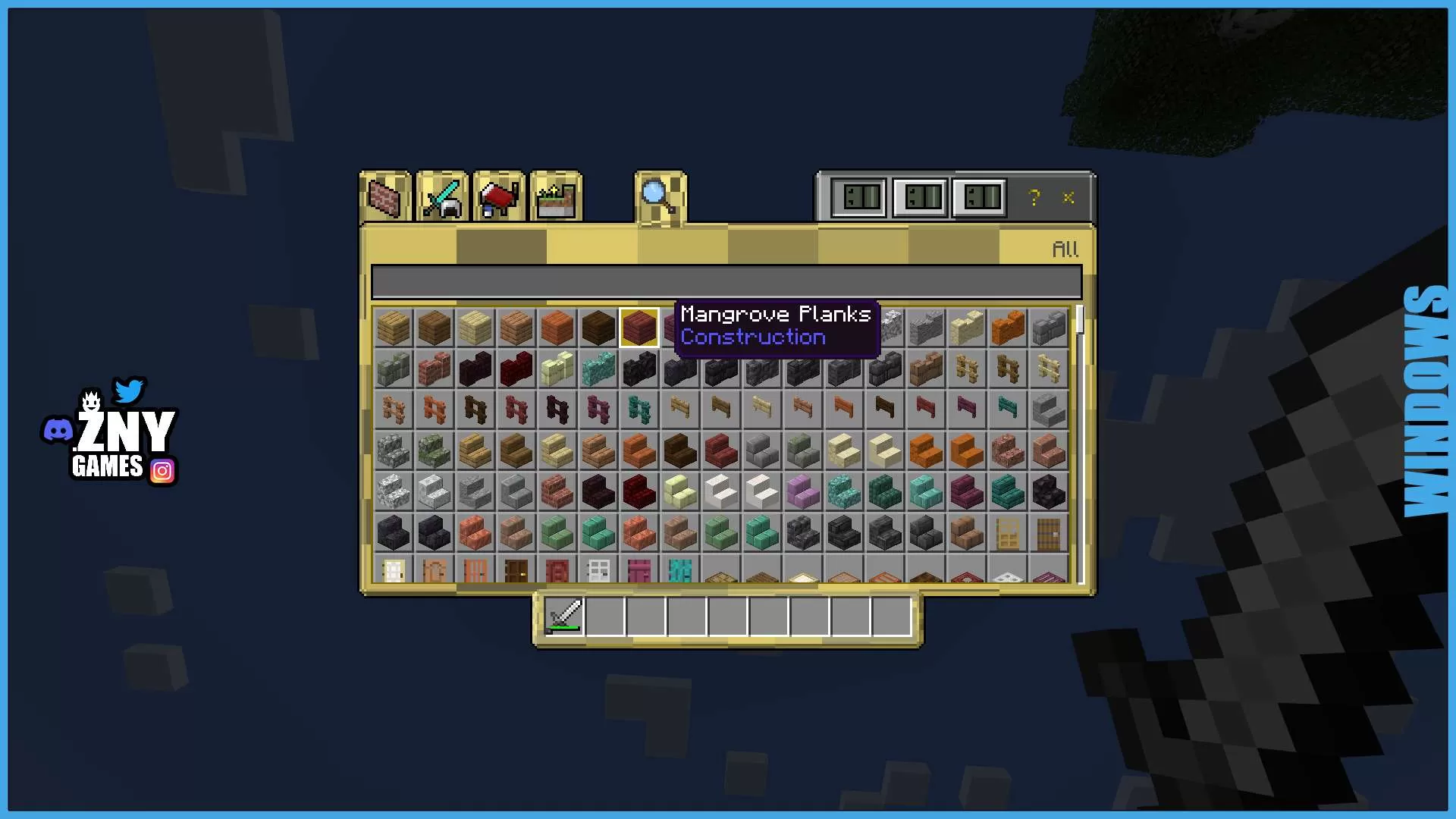The height and width of the screenshot is (819, 1456).
Task: Click the question mark help button
Action: 1034,199
